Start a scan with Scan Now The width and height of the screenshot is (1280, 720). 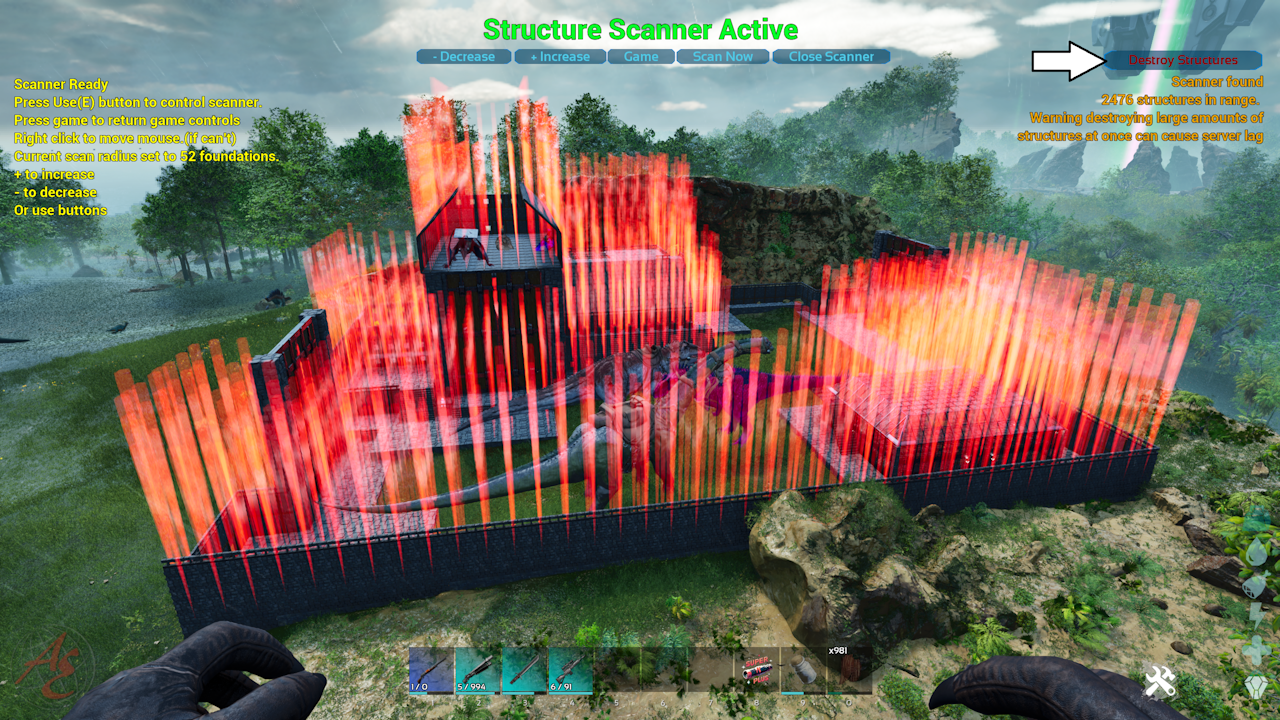coord(722,57)
